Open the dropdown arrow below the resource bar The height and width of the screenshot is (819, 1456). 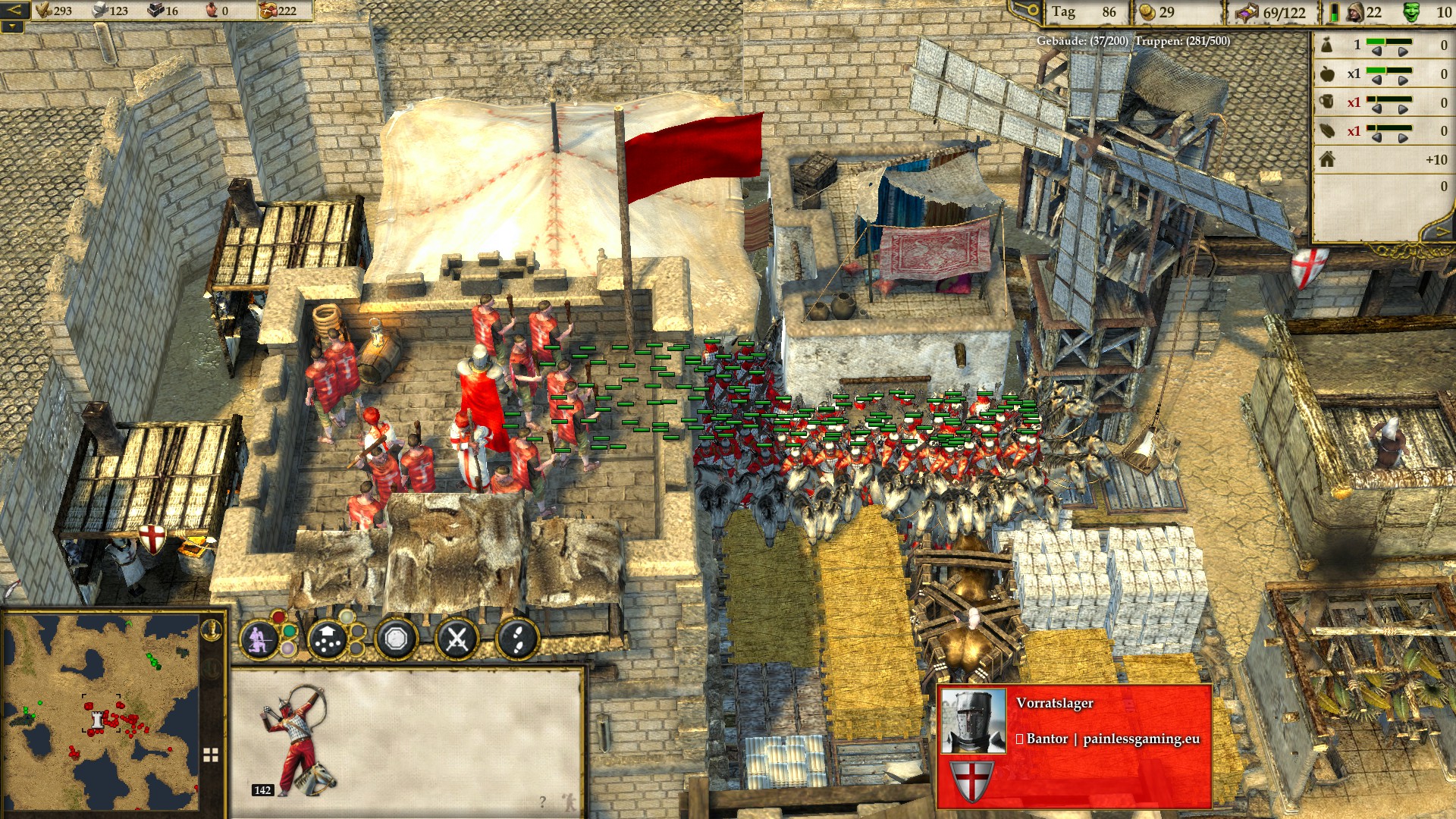13,27
